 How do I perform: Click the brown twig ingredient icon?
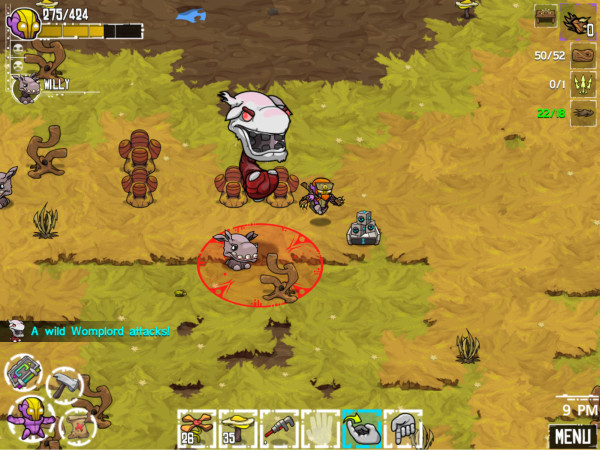pos(583,113)
